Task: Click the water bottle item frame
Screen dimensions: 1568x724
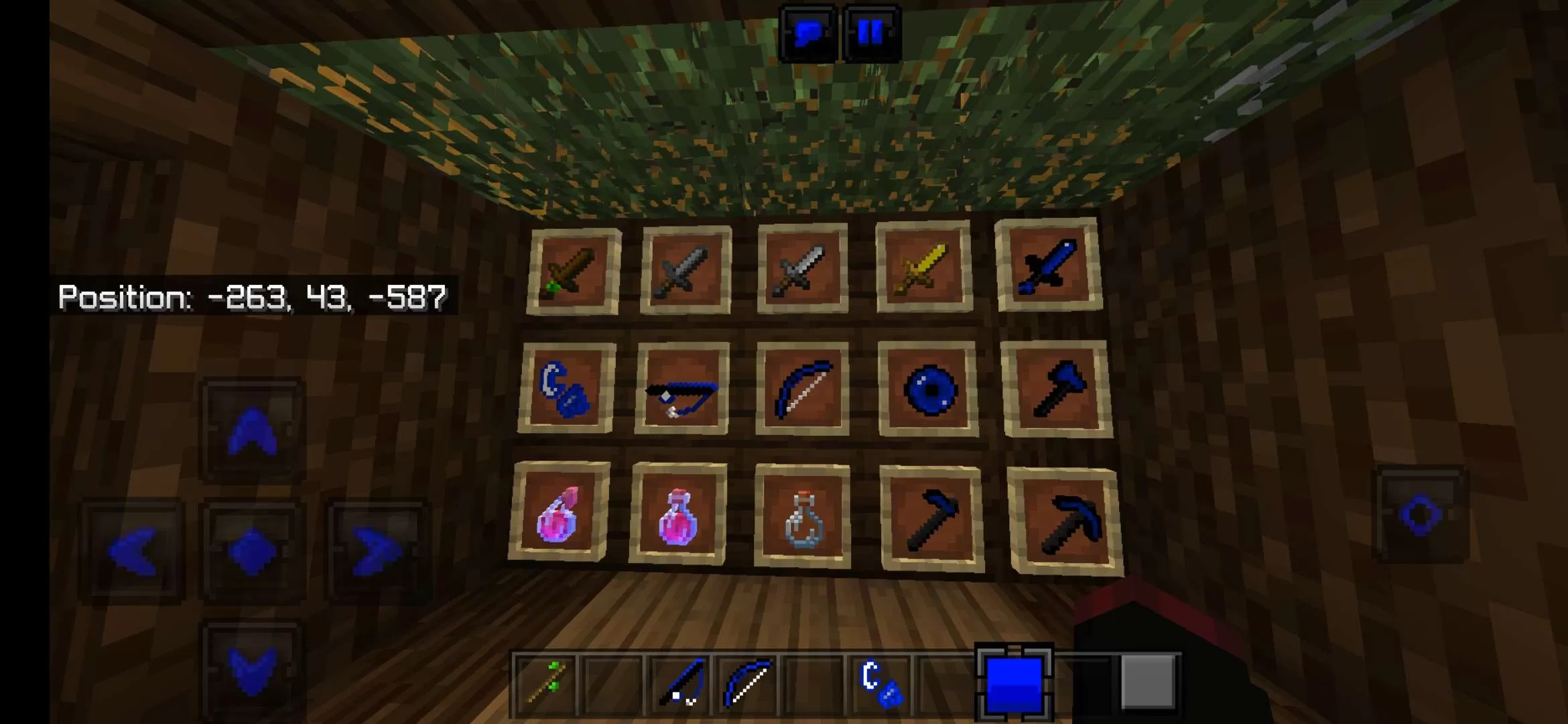Action: coord(801,520)
